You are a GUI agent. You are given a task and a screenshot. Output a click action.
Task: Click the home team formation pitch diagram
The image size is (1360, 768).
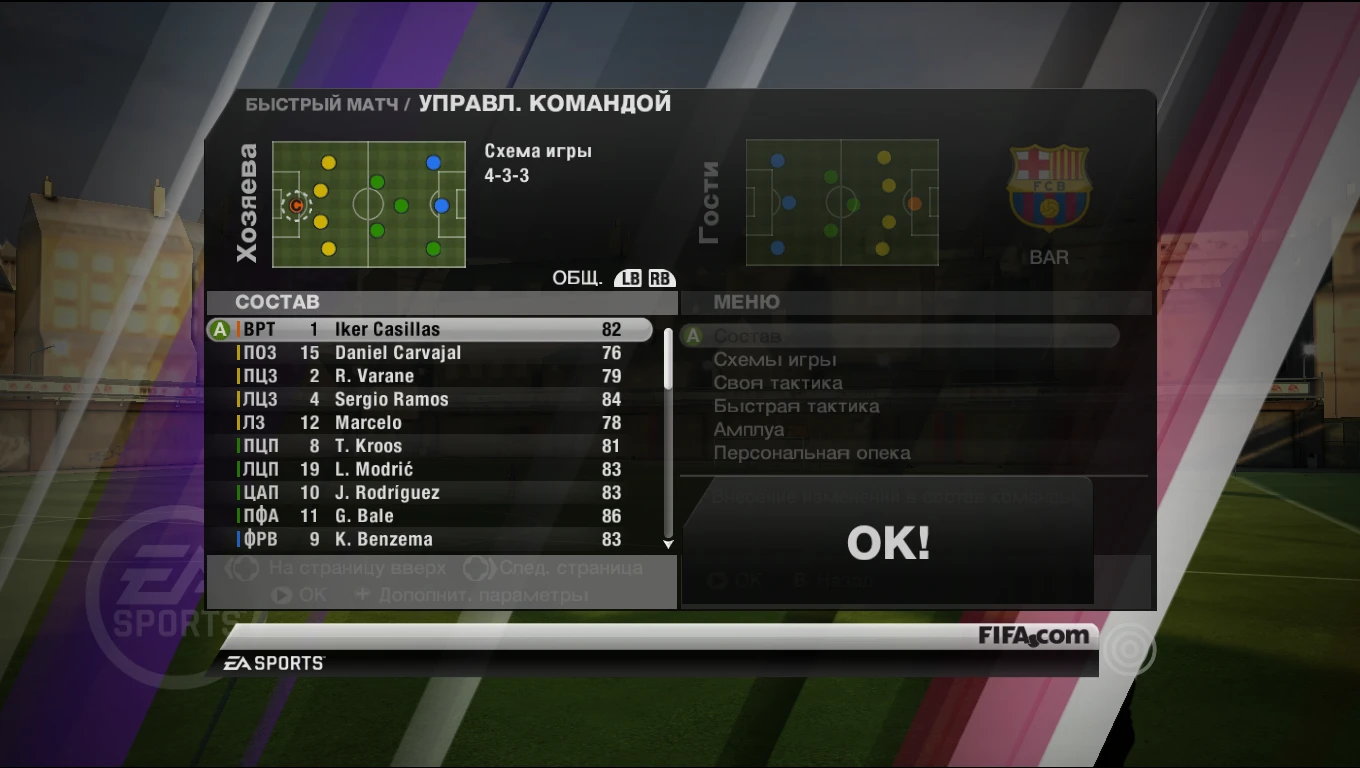(368, 204)
